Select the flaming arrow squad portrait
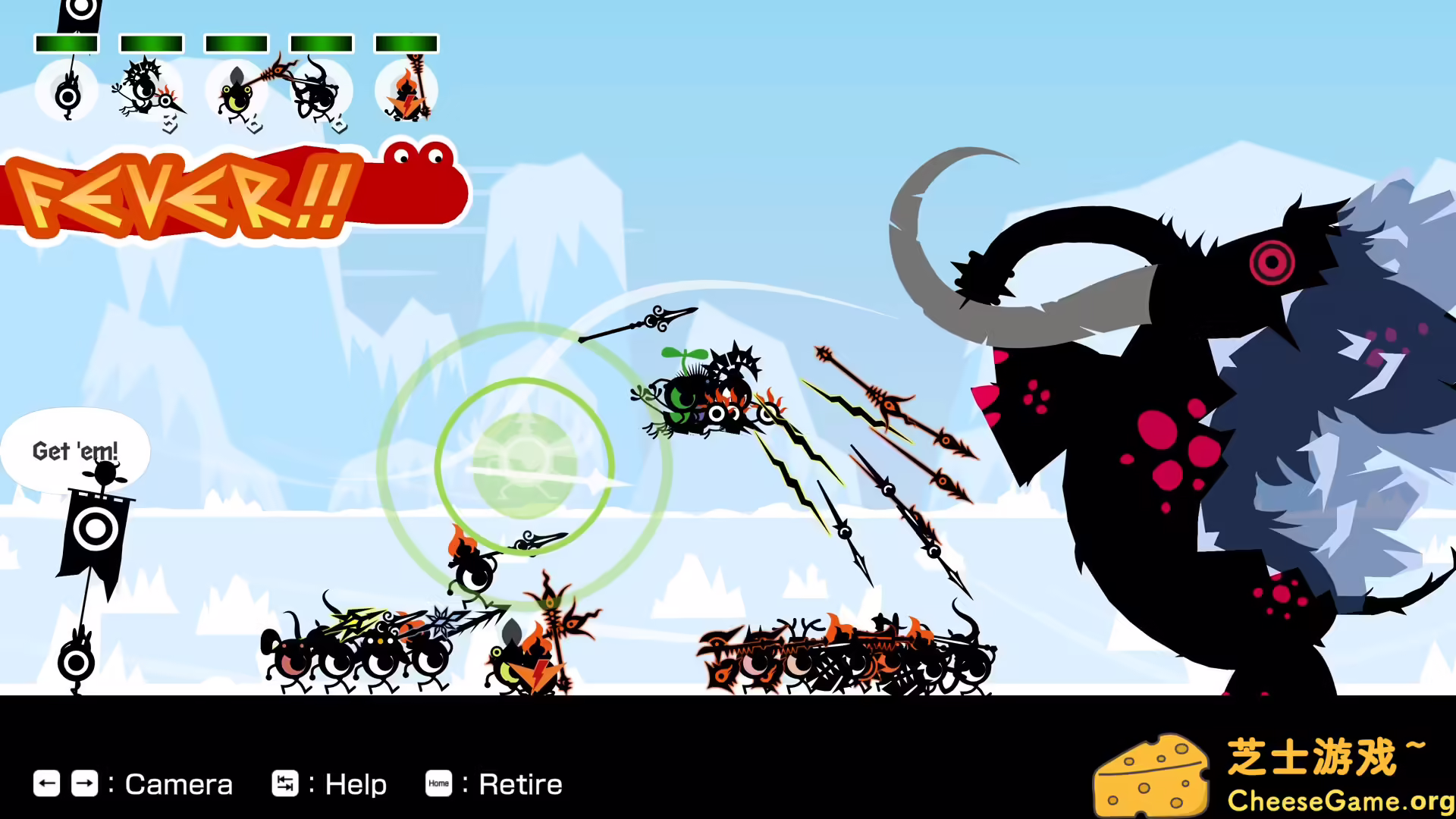 406,91
